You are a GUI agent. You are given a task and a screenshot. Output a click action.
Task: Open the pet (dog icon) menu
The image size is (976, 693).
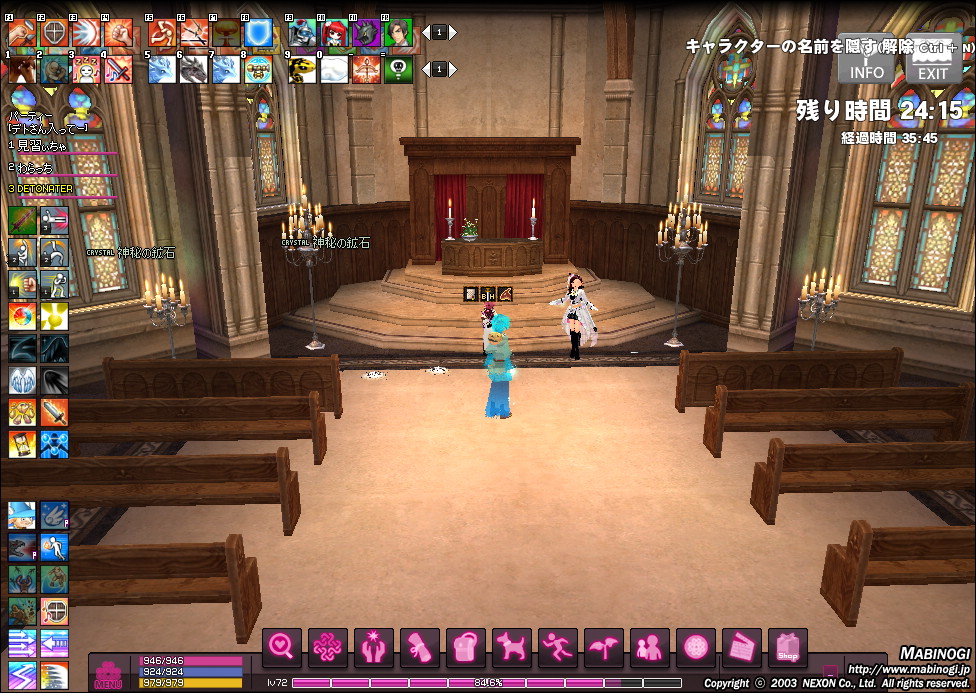click(x=511, y=648)
